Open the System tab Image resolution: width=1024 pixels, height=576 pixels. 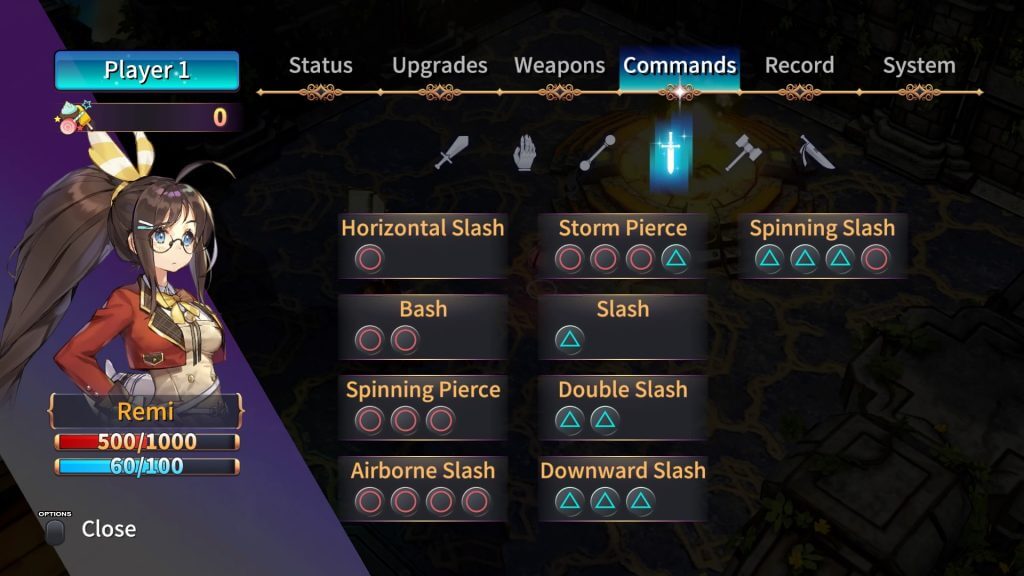(918, 66)
